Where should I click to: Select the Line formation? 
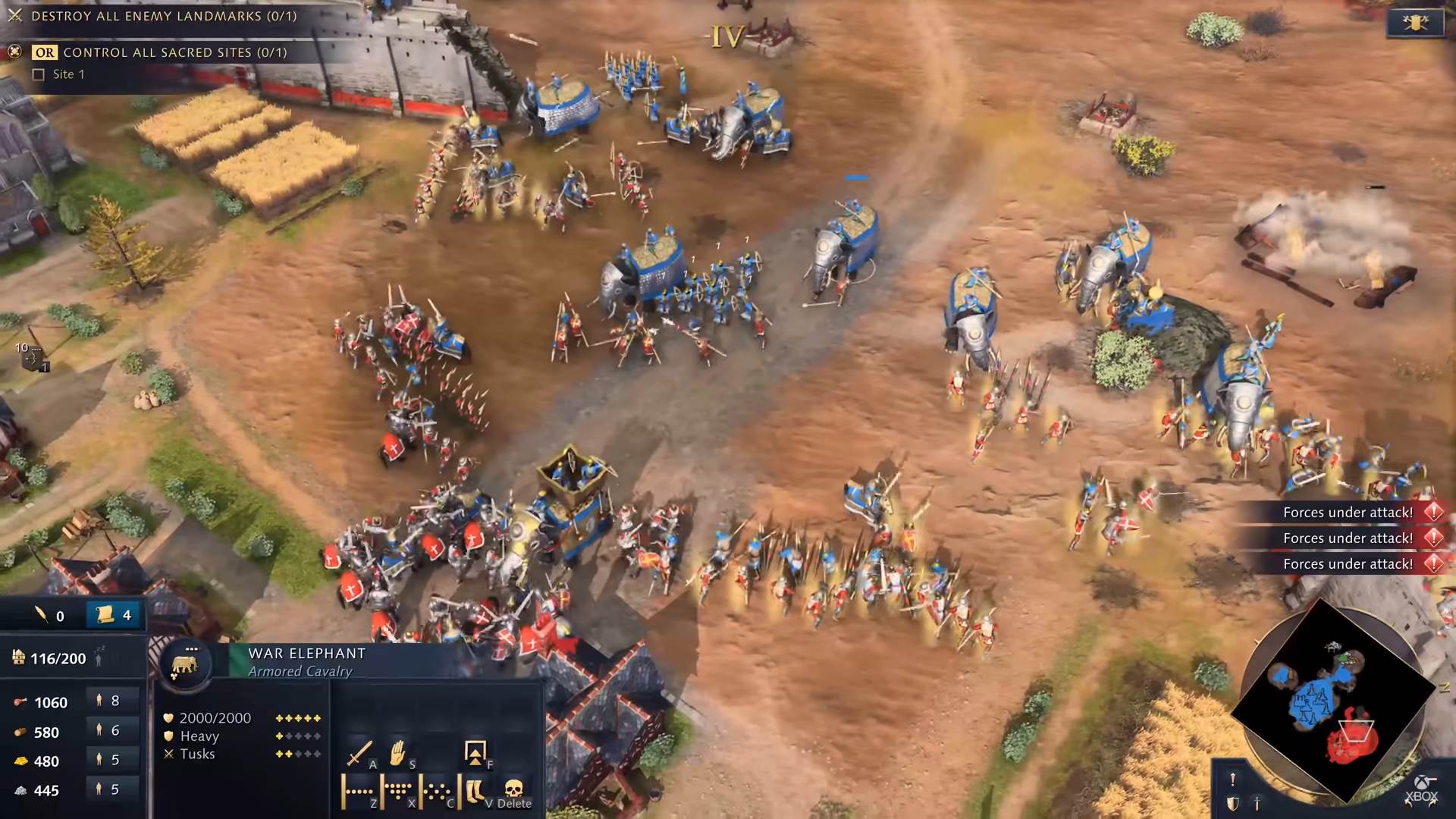(x=359, y=792)
